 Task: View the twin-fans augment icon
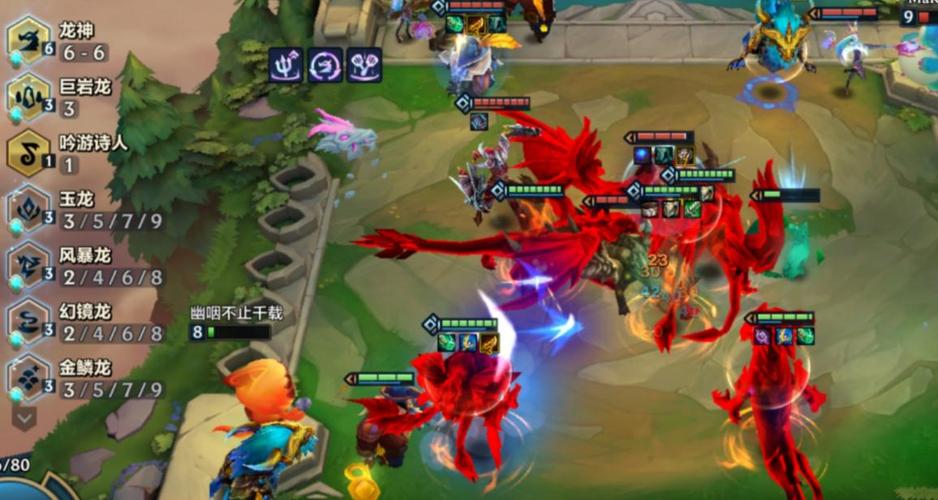[364, 65]
